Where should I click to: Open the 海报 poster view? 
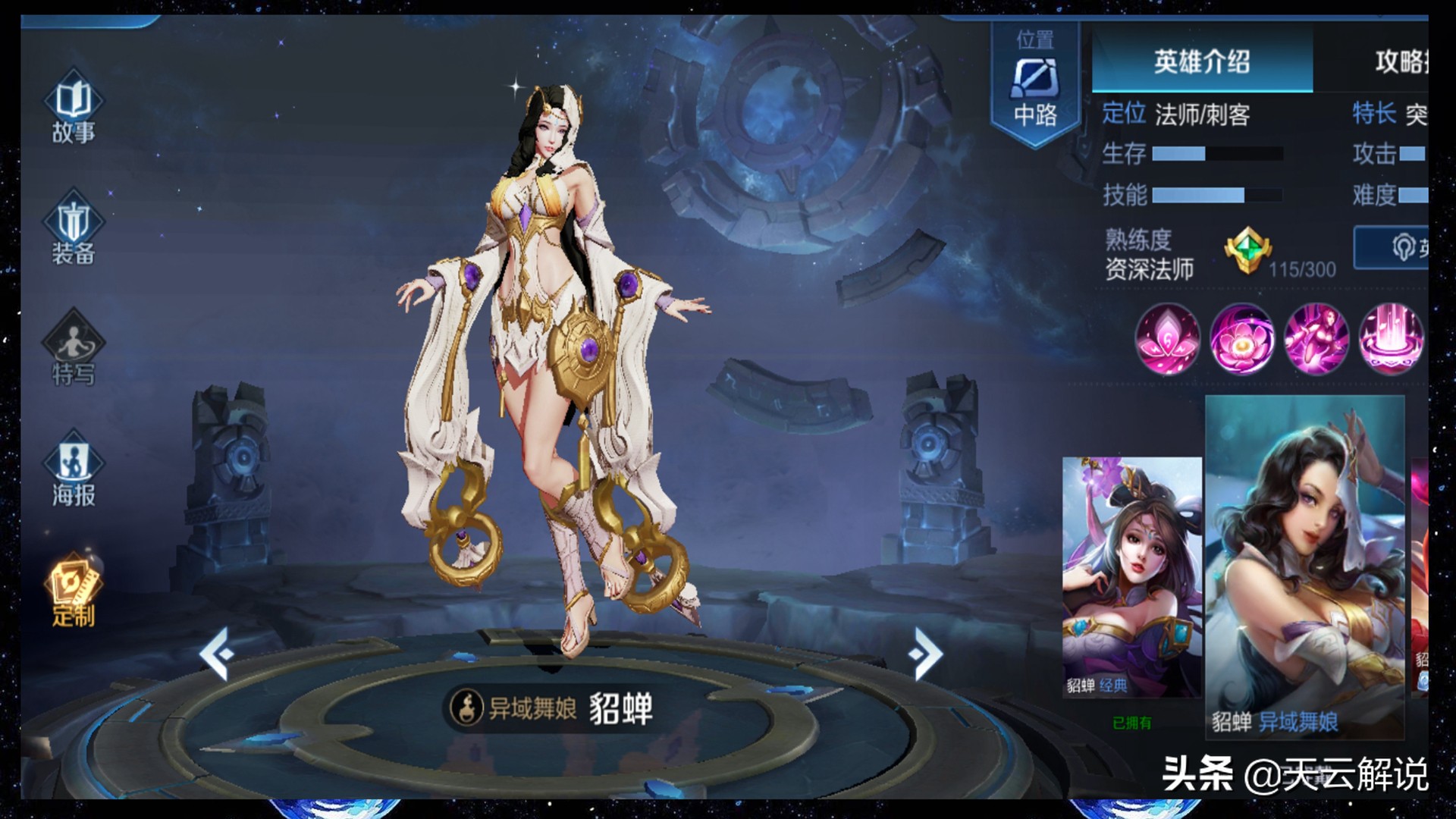coord(73,470)
